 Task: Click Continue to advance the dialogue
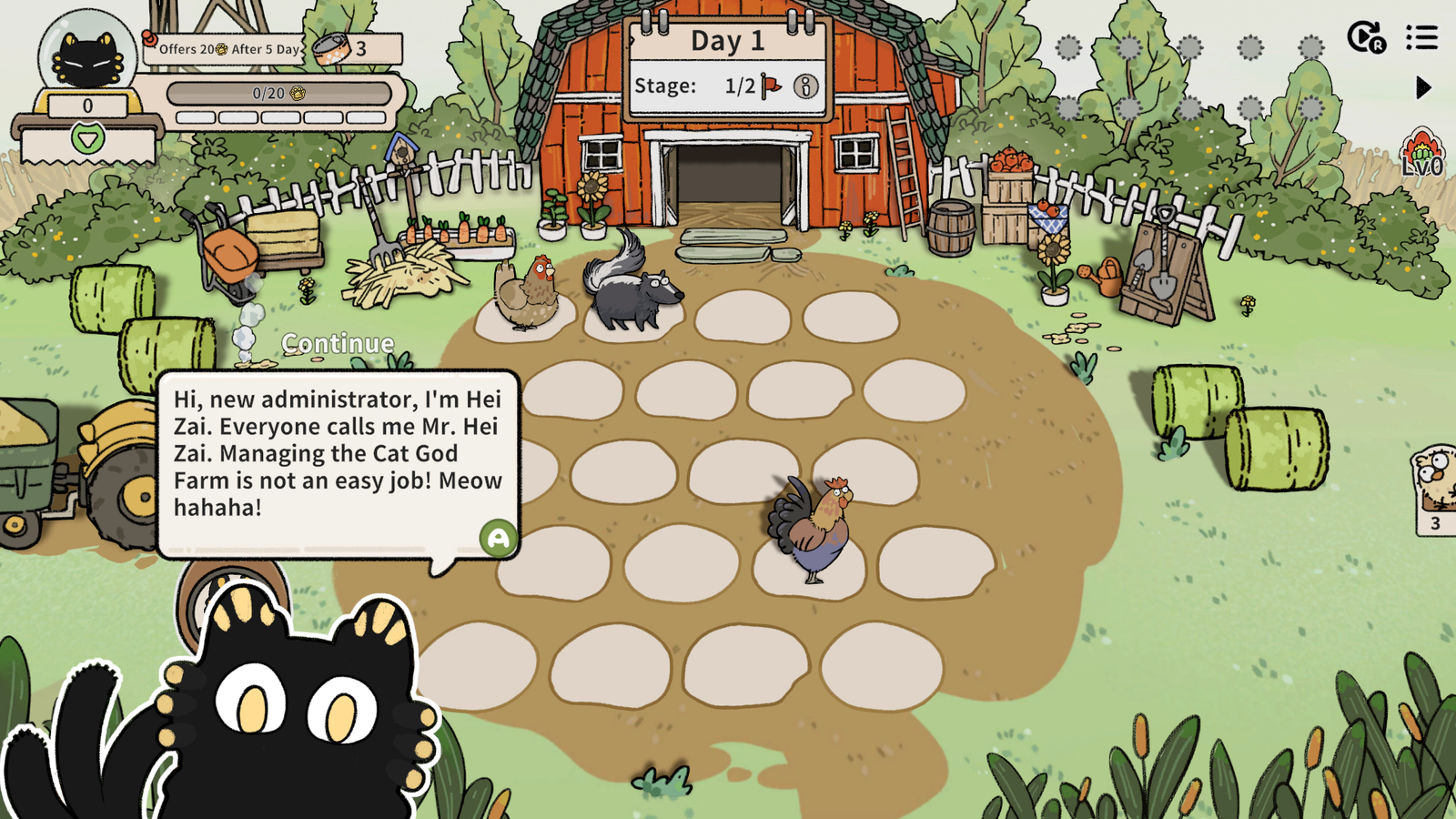pos(338,343)
